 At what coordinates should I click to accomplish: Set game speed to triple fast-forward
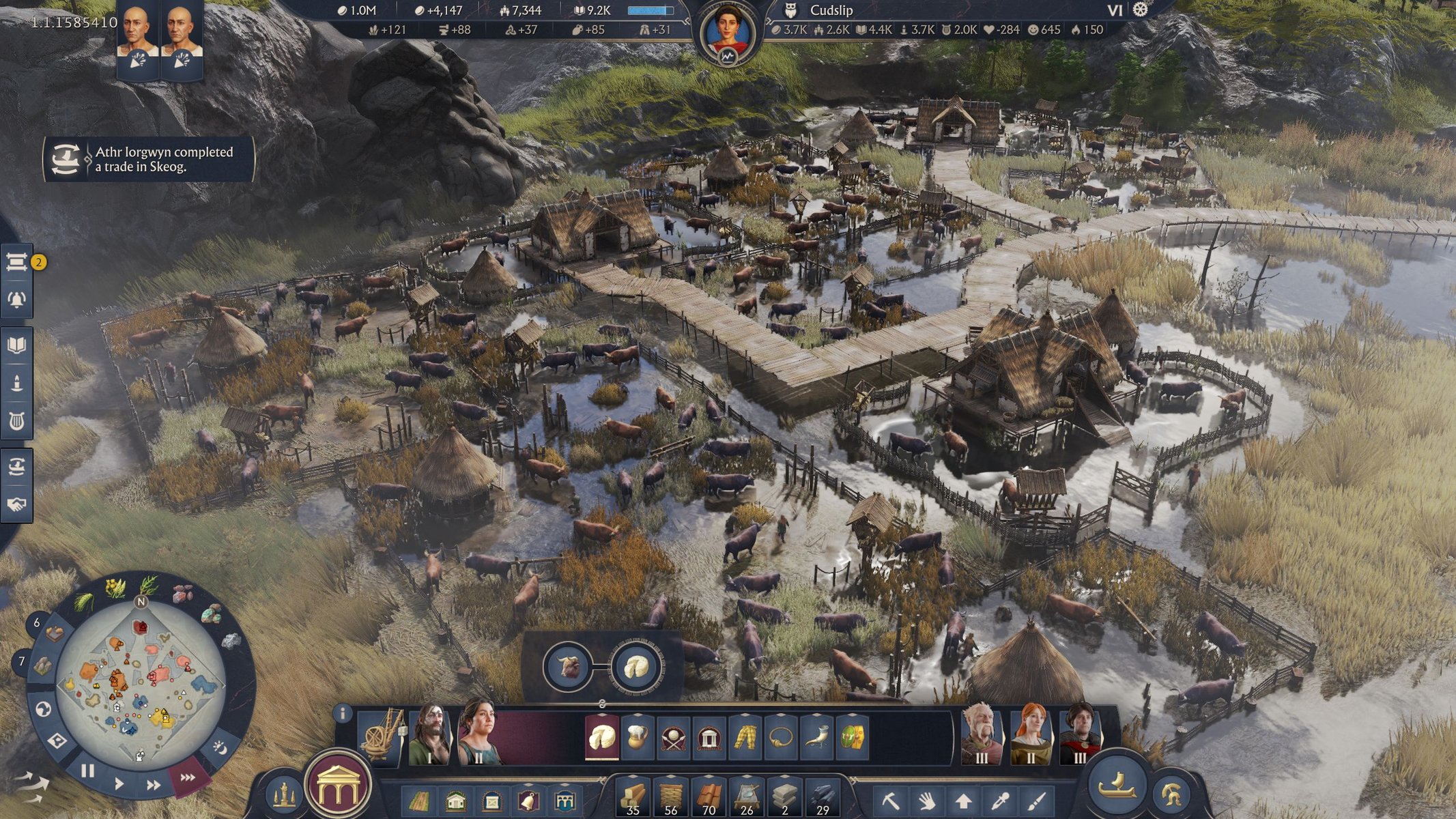pyautogui.click(x=187, y=777)
